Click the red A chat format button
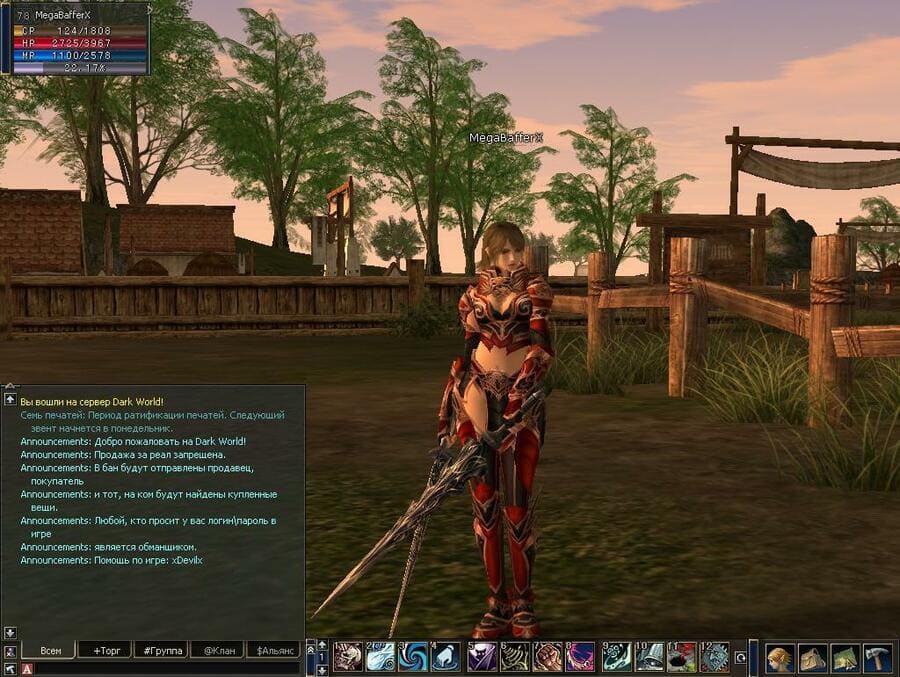The image size is (900, 677). coord(27,669)
